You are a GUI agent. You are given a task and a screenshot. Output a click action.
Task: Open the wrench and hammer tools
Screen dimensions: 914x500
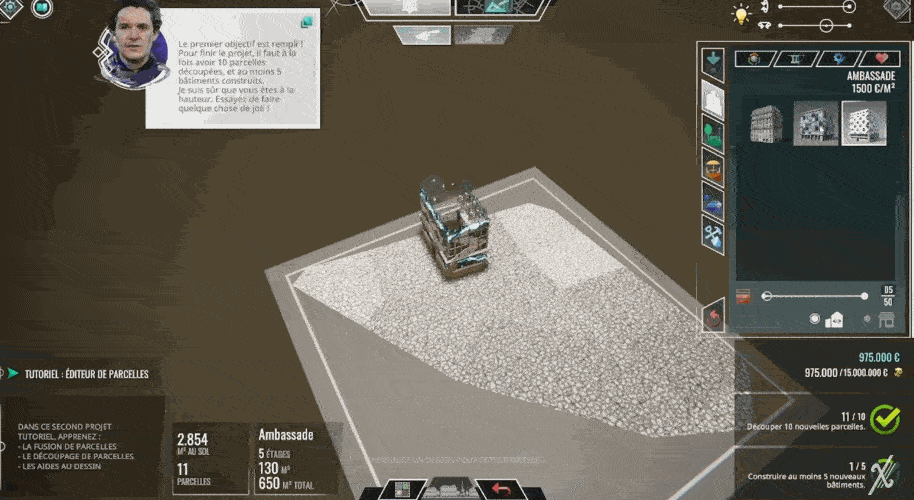point(713,236)
